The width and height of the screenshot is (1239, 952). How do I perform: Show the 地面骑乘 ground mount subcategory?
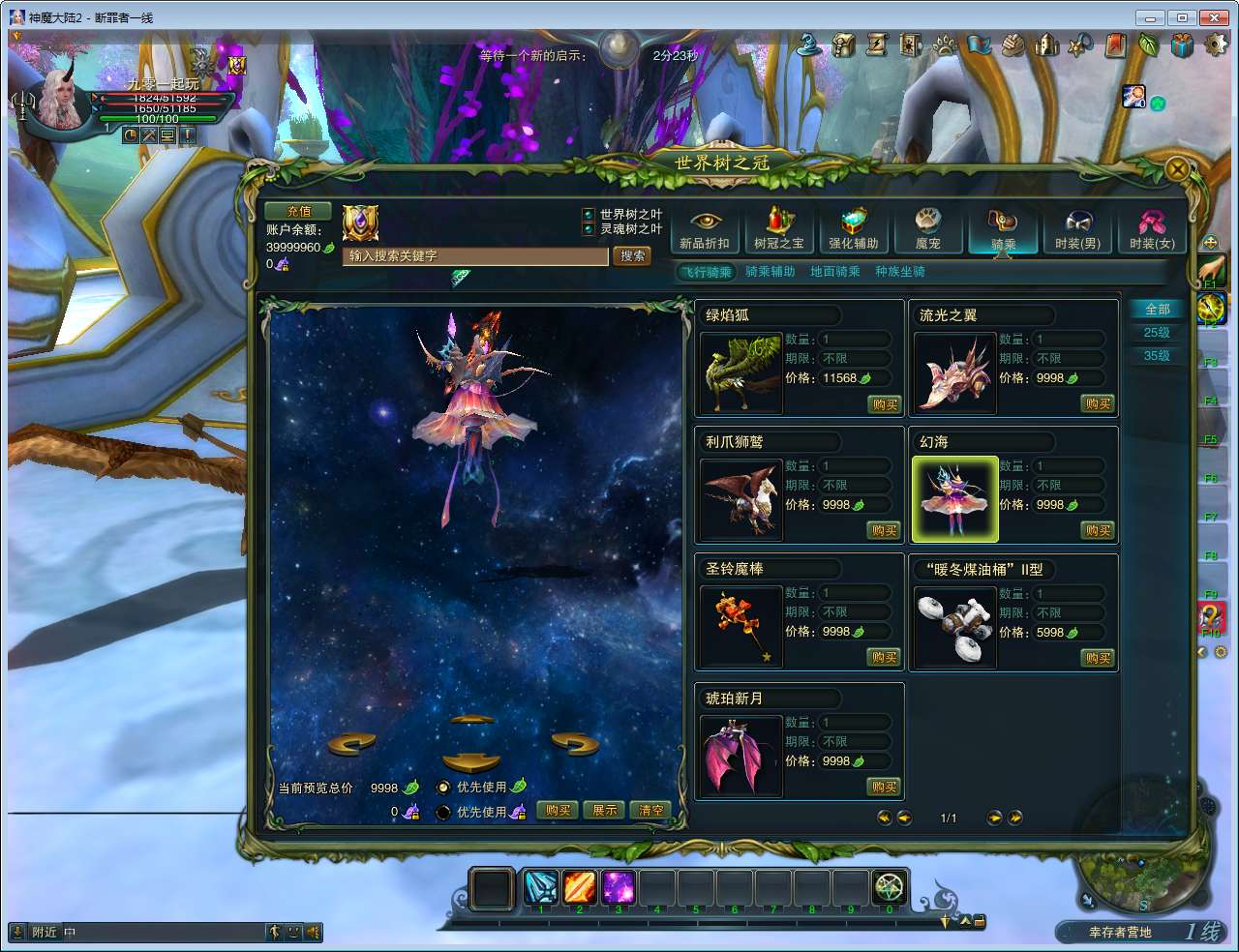click(834, 272)
